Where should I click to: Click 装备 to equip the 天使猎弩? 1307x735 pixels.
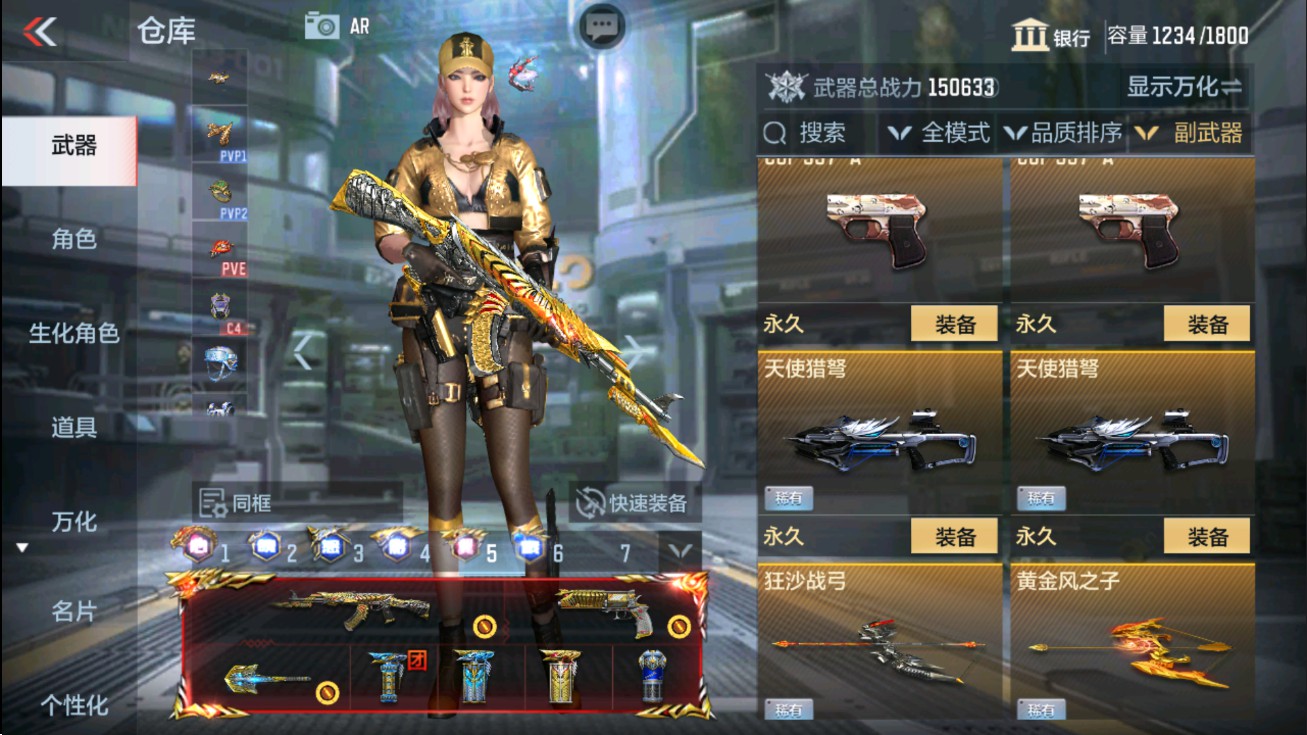click(x=953, y=536)
